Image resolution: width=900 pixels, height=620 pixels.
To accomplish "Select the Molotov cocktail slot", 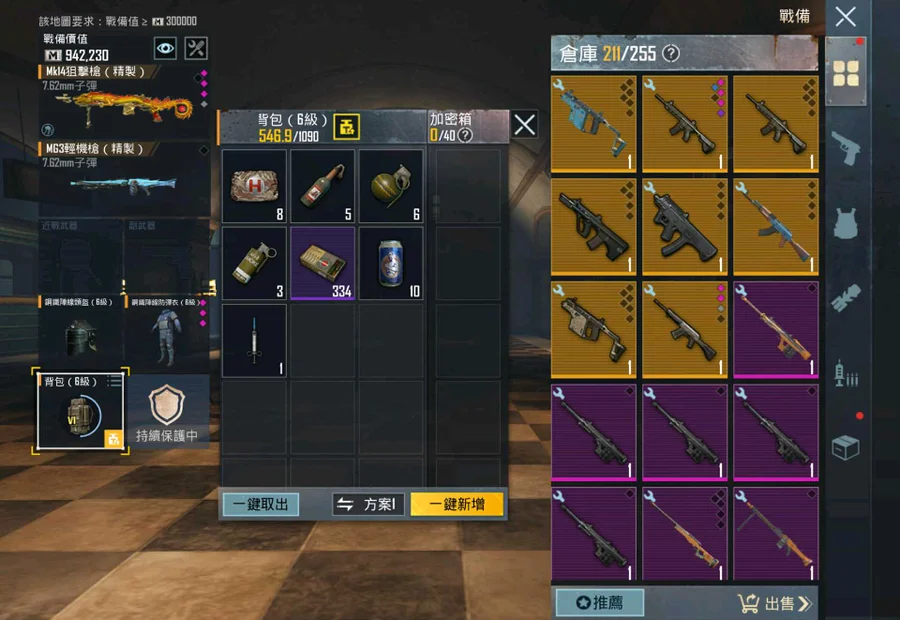I will coord(323,186).
